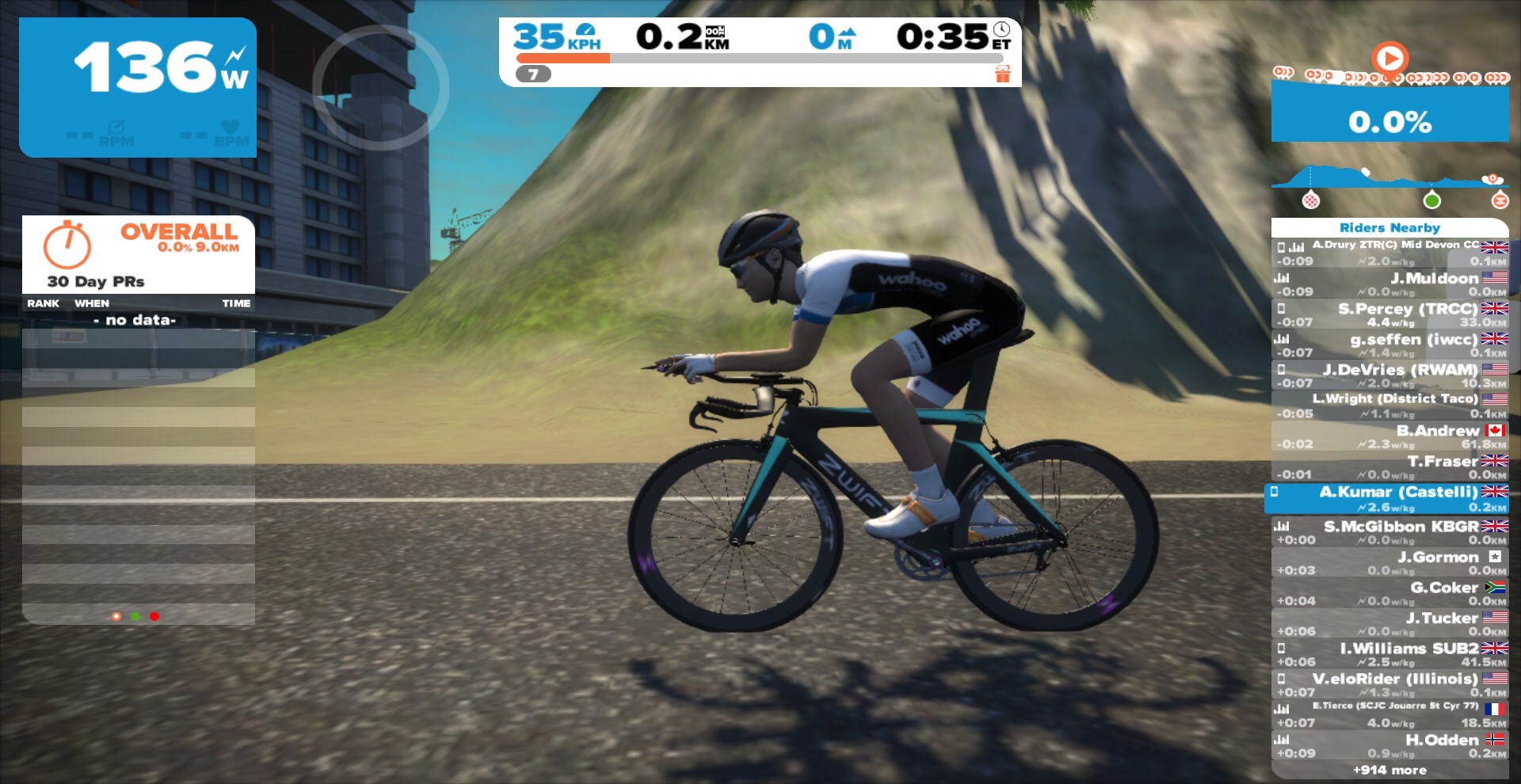Select S.Percey (TRCC) from the rider list
The height and width of the screenshot is (784, 1521).
[1390, 314]
